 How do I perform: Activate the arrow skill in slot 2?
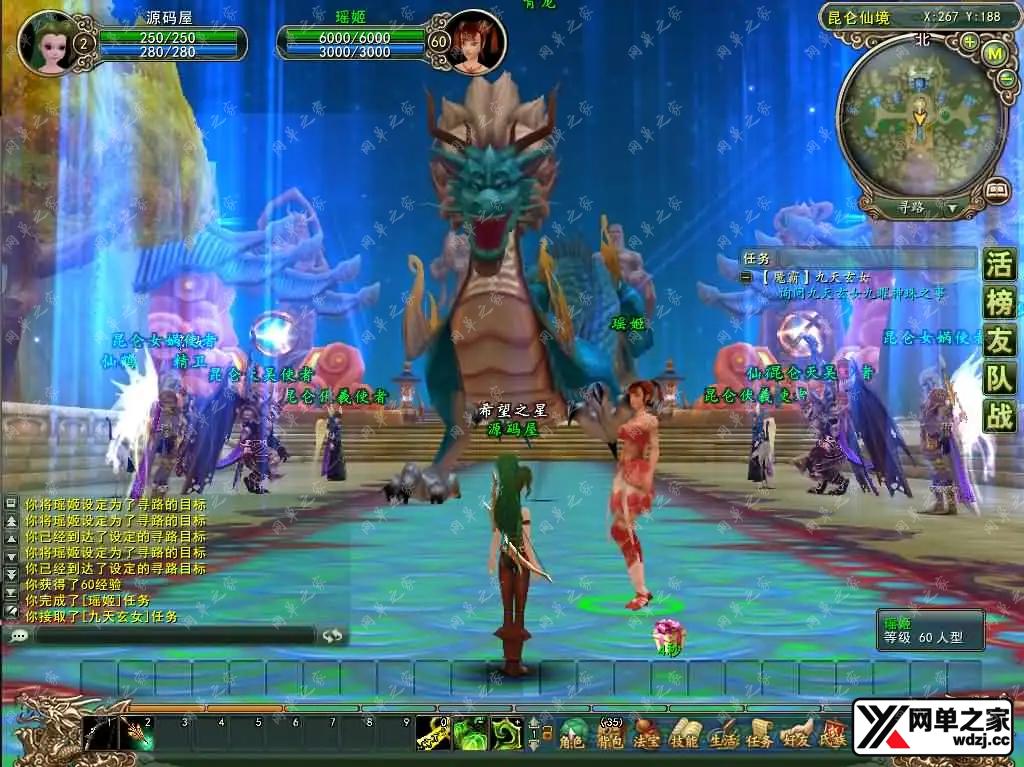136,734
